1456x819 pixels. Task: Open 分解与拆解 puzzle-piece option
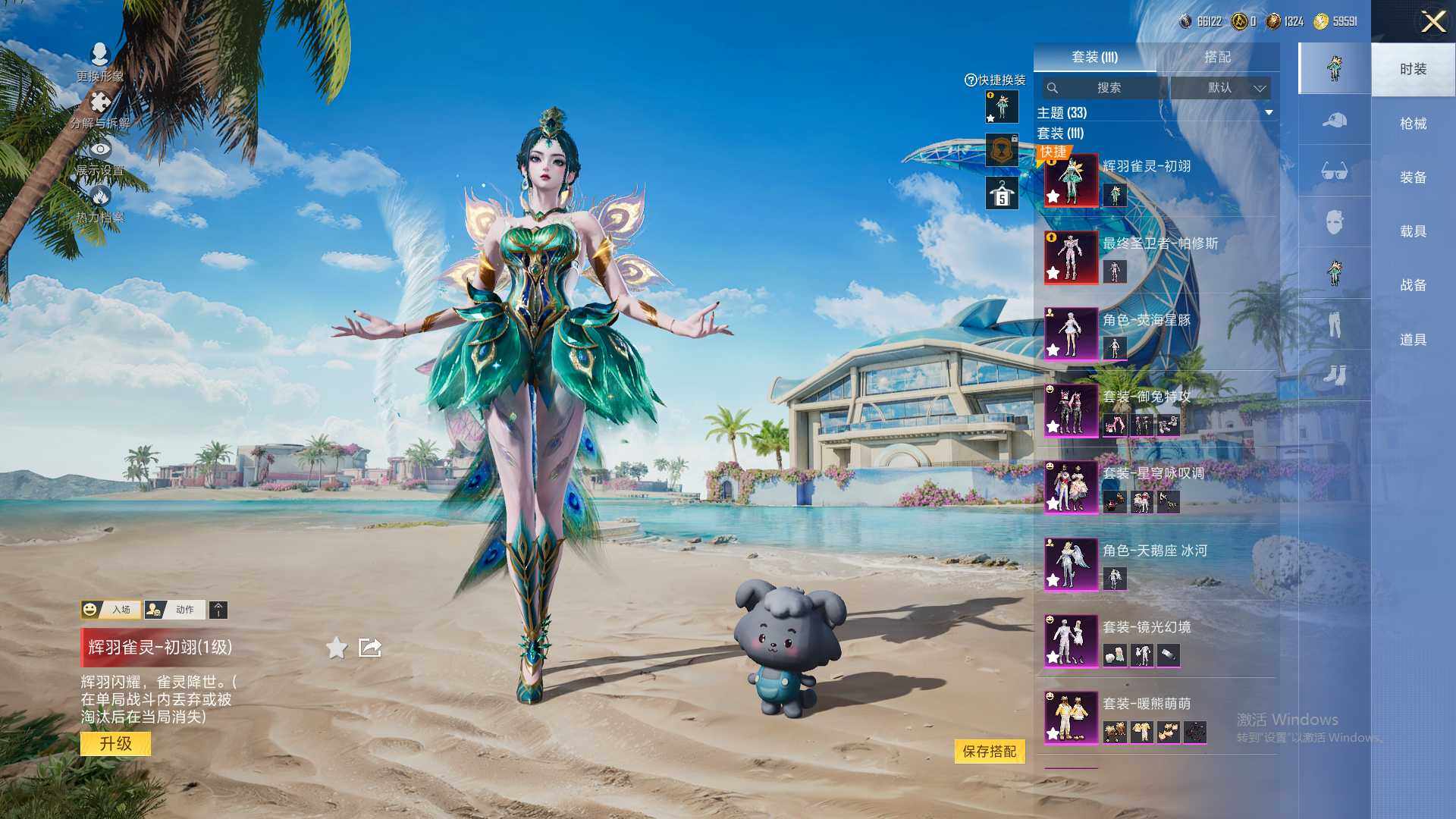[x=99, y=110]
